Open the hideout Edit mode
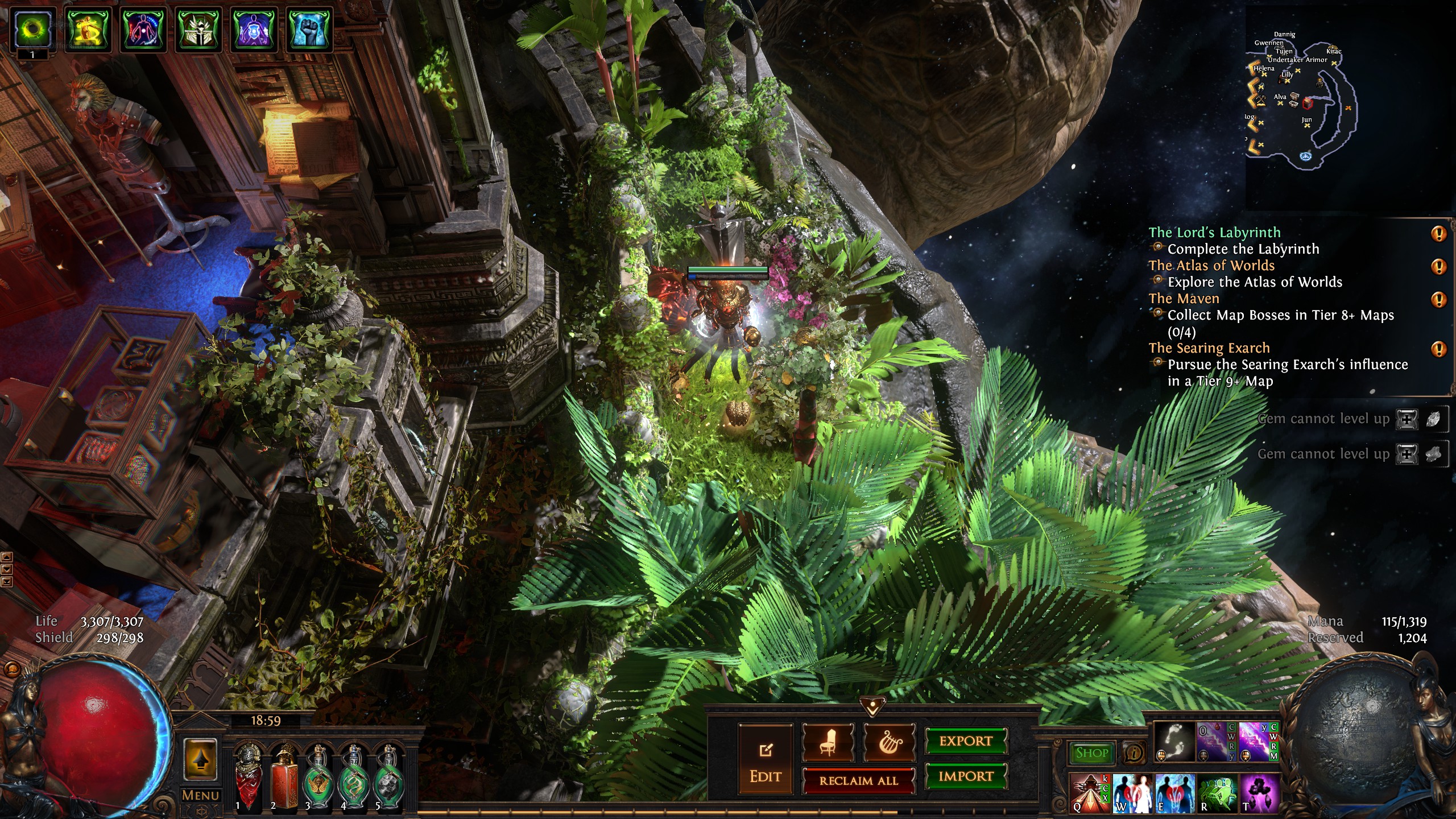The height and width of the screenshot is (819, 1456). pos(765,760)
